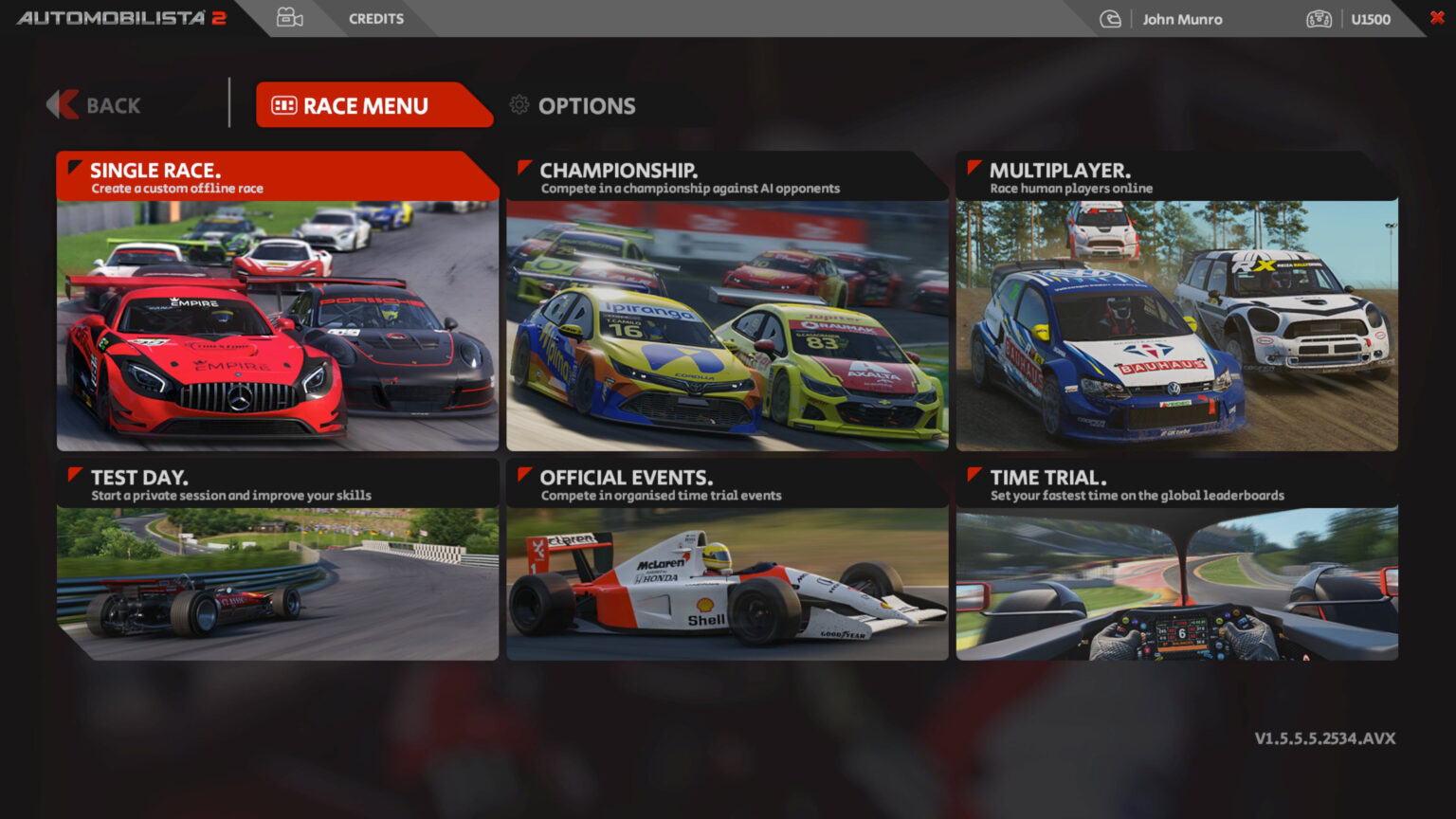This screenshot has height=819, width=1456.
Task: Open the gear icon next to Options
Action: pyautogui.click(x=519, y=106)
